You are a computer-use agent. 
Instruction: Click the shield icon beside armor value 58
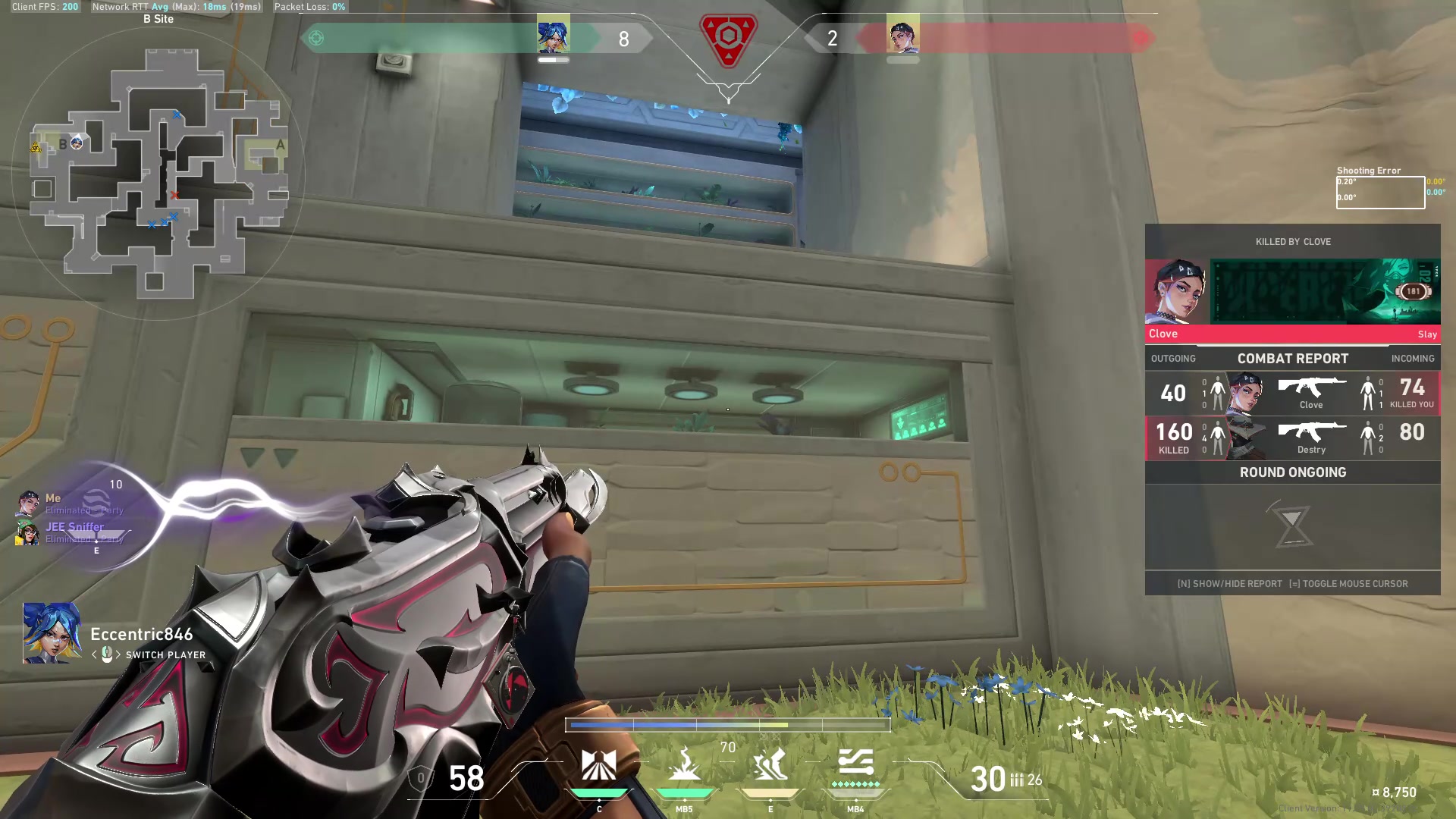point(422,777)
